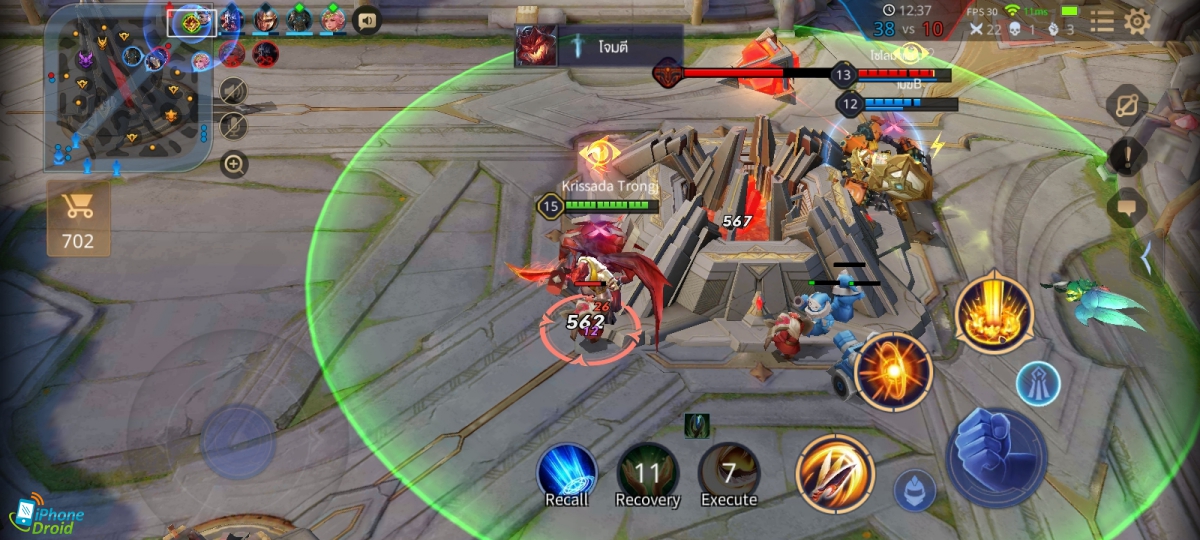Toggle the muted speaker voice button
The width and height of the screenshot is (1200, 540).
click(x=233, y=92)
